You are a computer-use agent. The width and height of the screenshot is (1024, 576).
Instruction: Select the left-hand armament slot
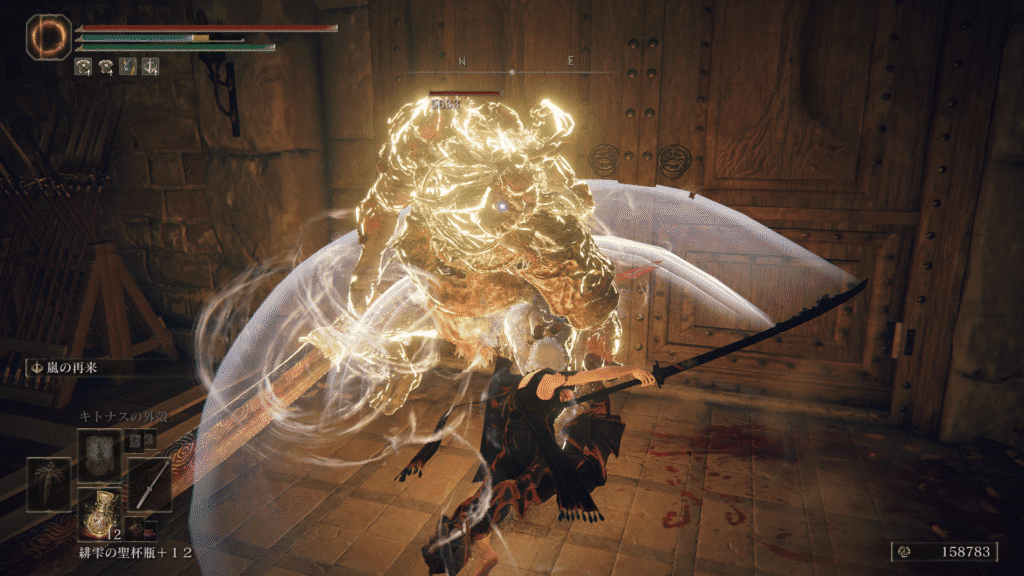point(48,485)
